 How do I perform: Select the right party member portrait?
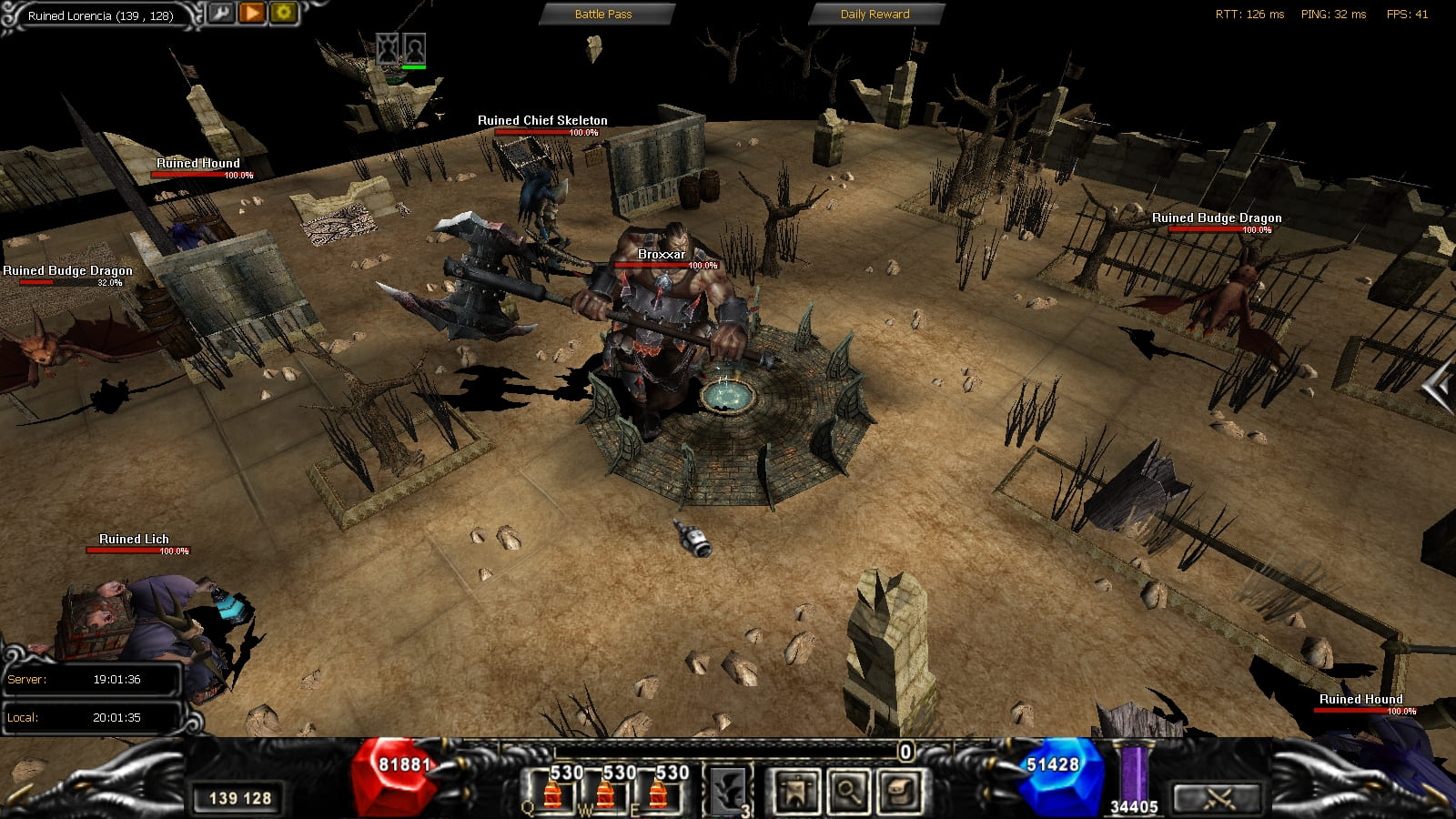click(x=414, y=47)
